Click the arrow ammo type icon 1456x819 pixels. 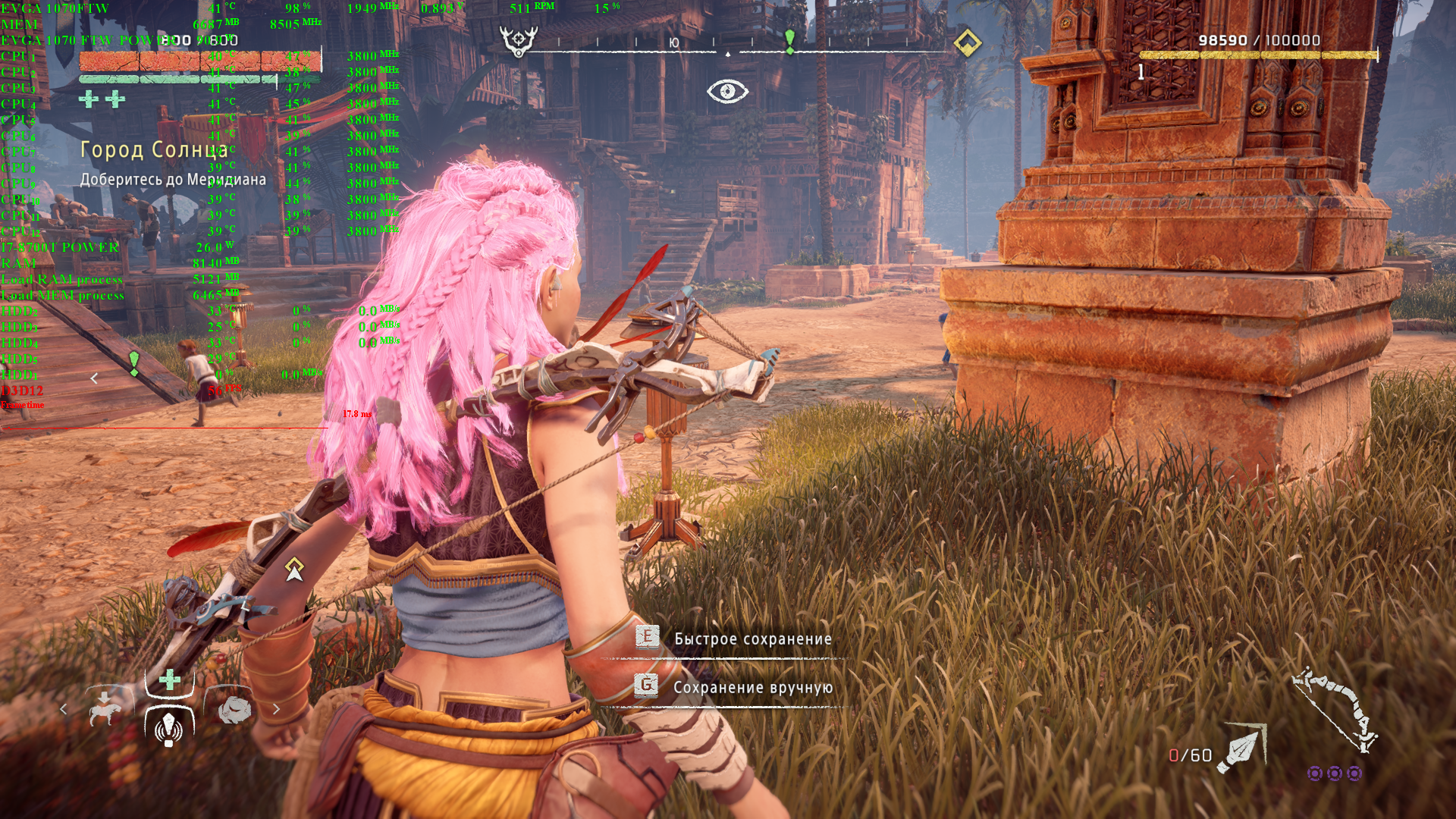pos(1240,750)
